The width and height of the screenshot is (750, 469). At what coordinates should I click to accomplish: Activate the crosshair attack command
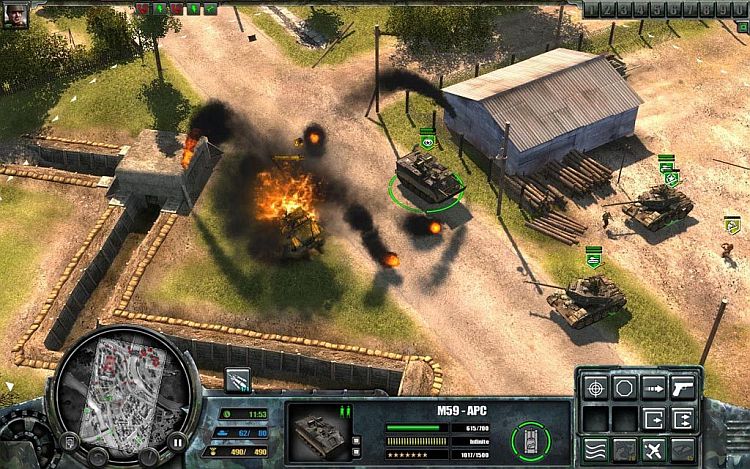coord(596,386)
